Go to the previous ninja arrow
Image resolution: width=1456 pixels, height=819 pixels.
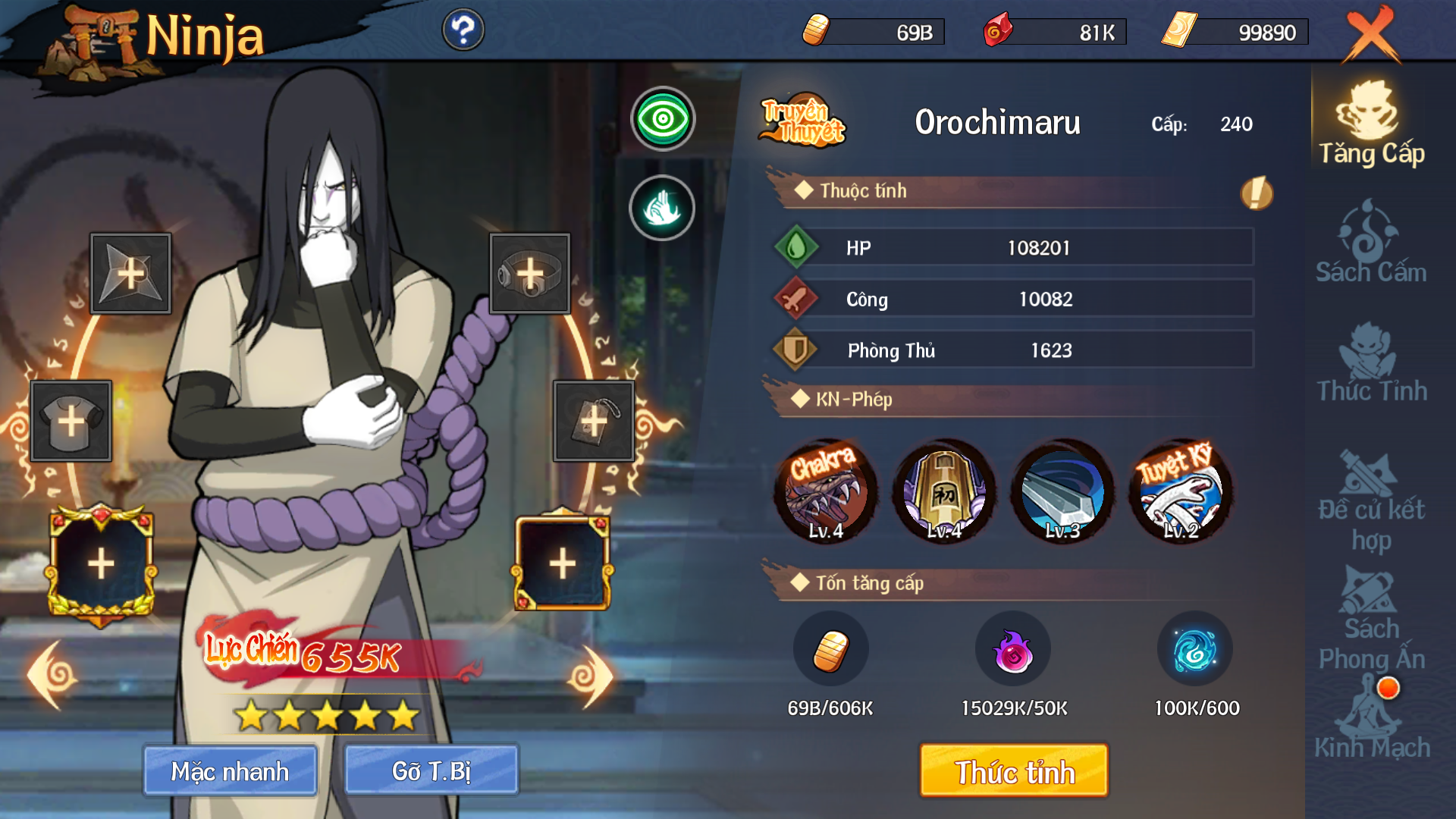tap(52, 675)
